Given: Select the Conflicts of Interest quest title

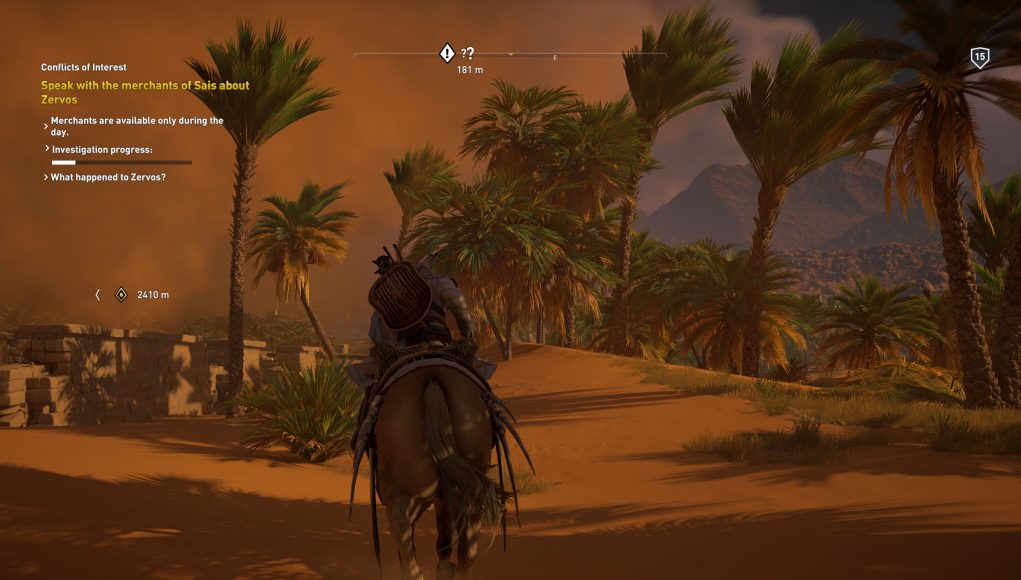Looking at the screenshot, I should click(84, 68).
